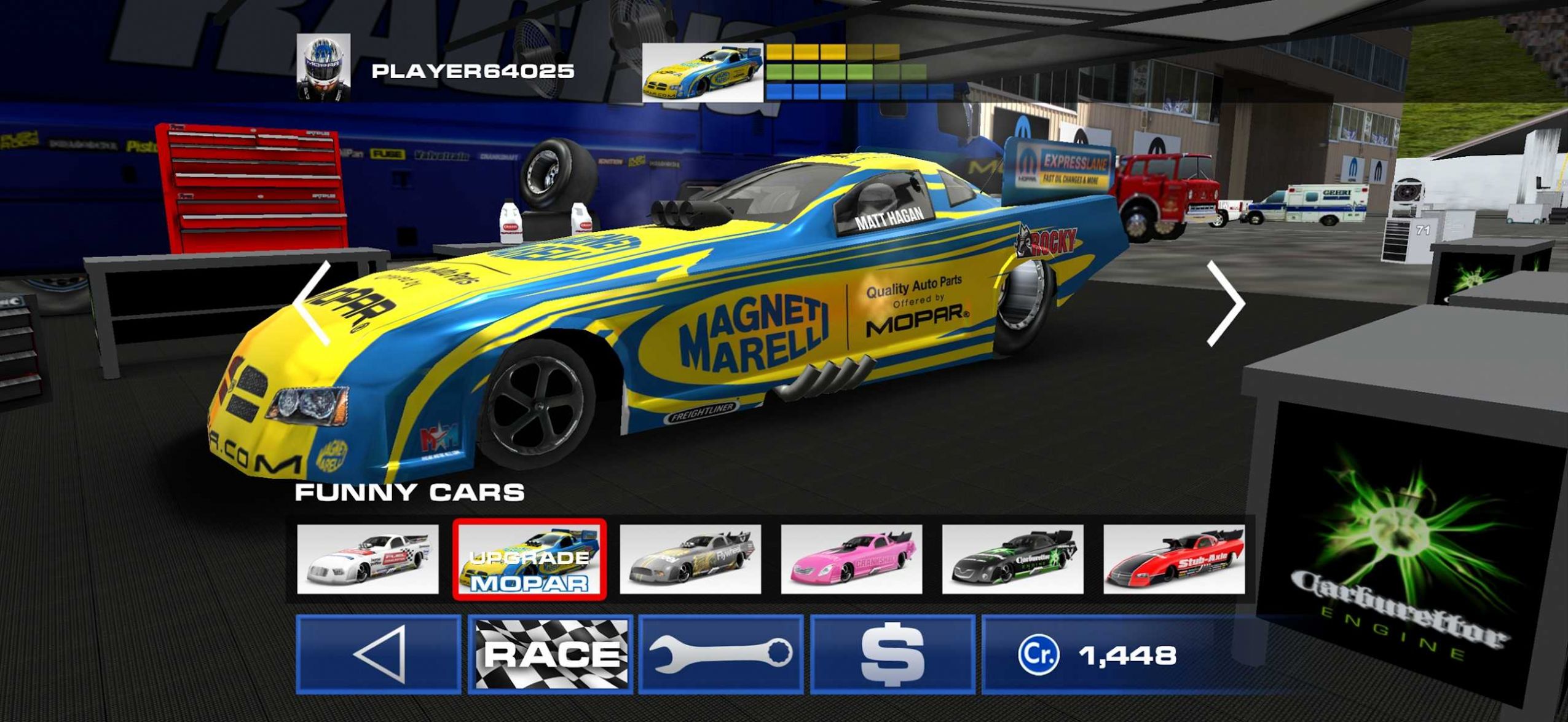Viewport: 1568px width, 722px height.
Task: Select the gray Flywheel funny car
Action: [690, 559]
